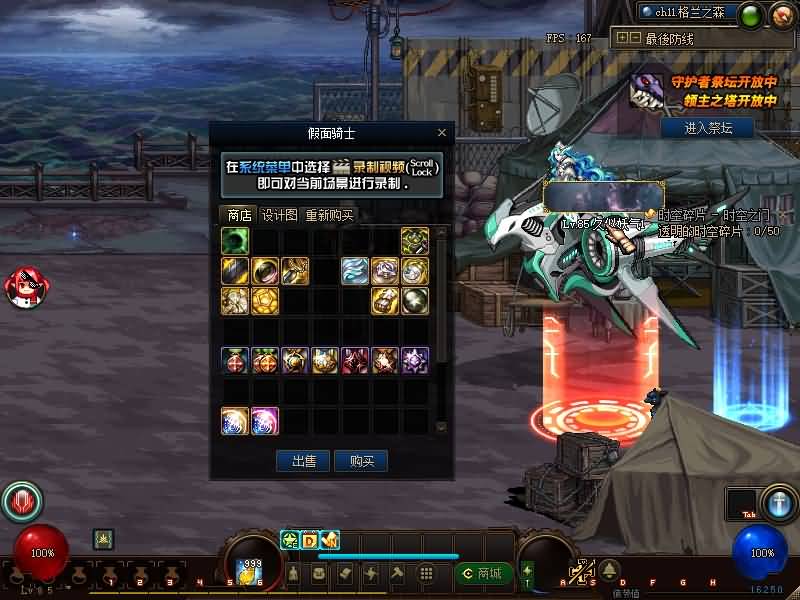
Task: Pick the pink-purple swirling orb item
Action: [265, 421]
